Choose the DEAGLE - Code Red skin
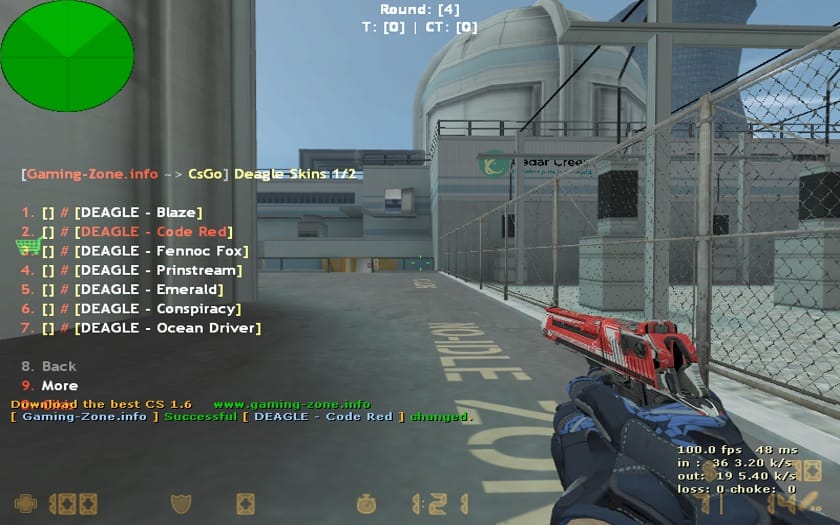The width and height of the screenshot is (840, 525). pos(147,232)
